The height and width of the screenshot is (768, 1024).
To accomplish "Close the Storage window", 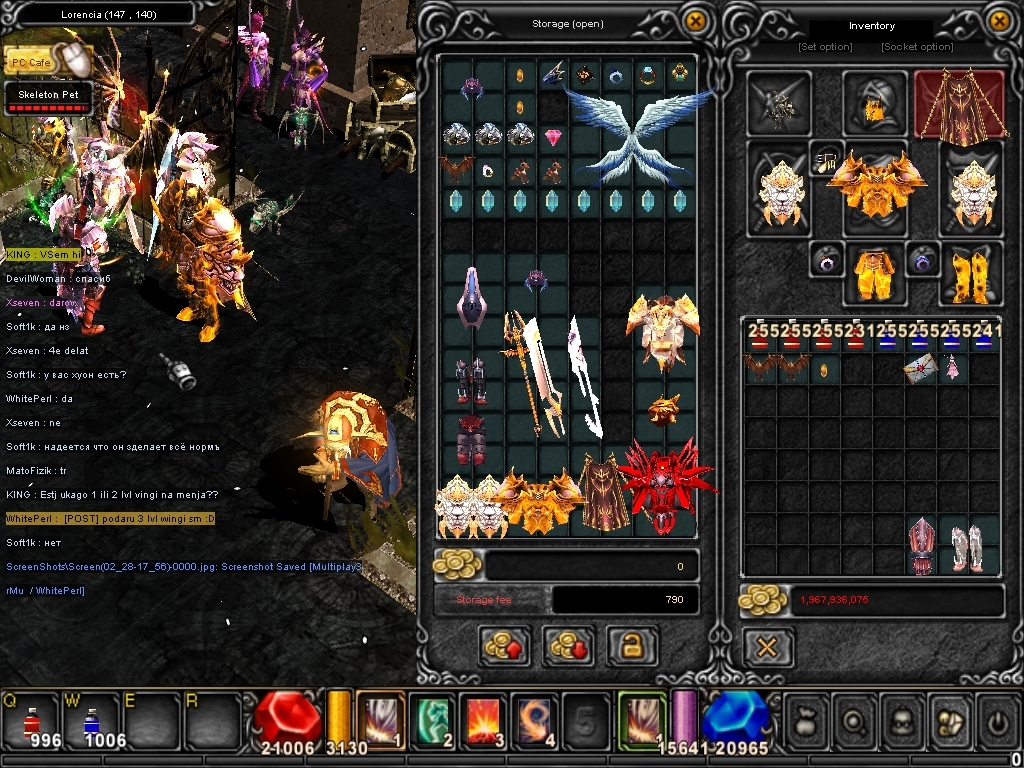I will click(696, 21).
